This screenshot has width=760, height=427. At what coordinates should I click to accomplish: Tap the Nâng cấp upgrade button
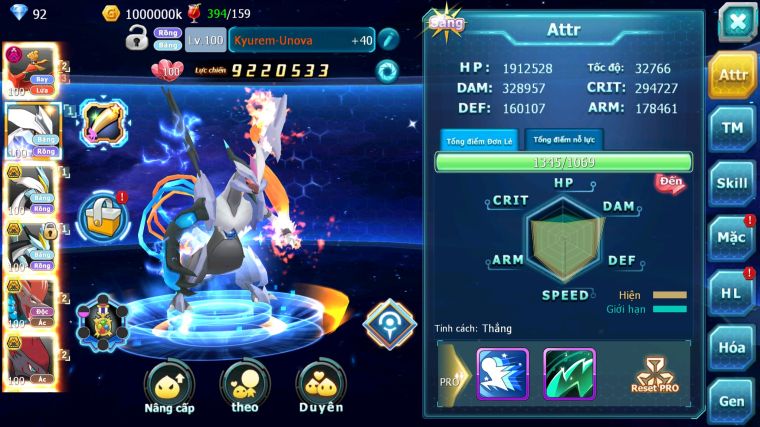coord(168,387)
